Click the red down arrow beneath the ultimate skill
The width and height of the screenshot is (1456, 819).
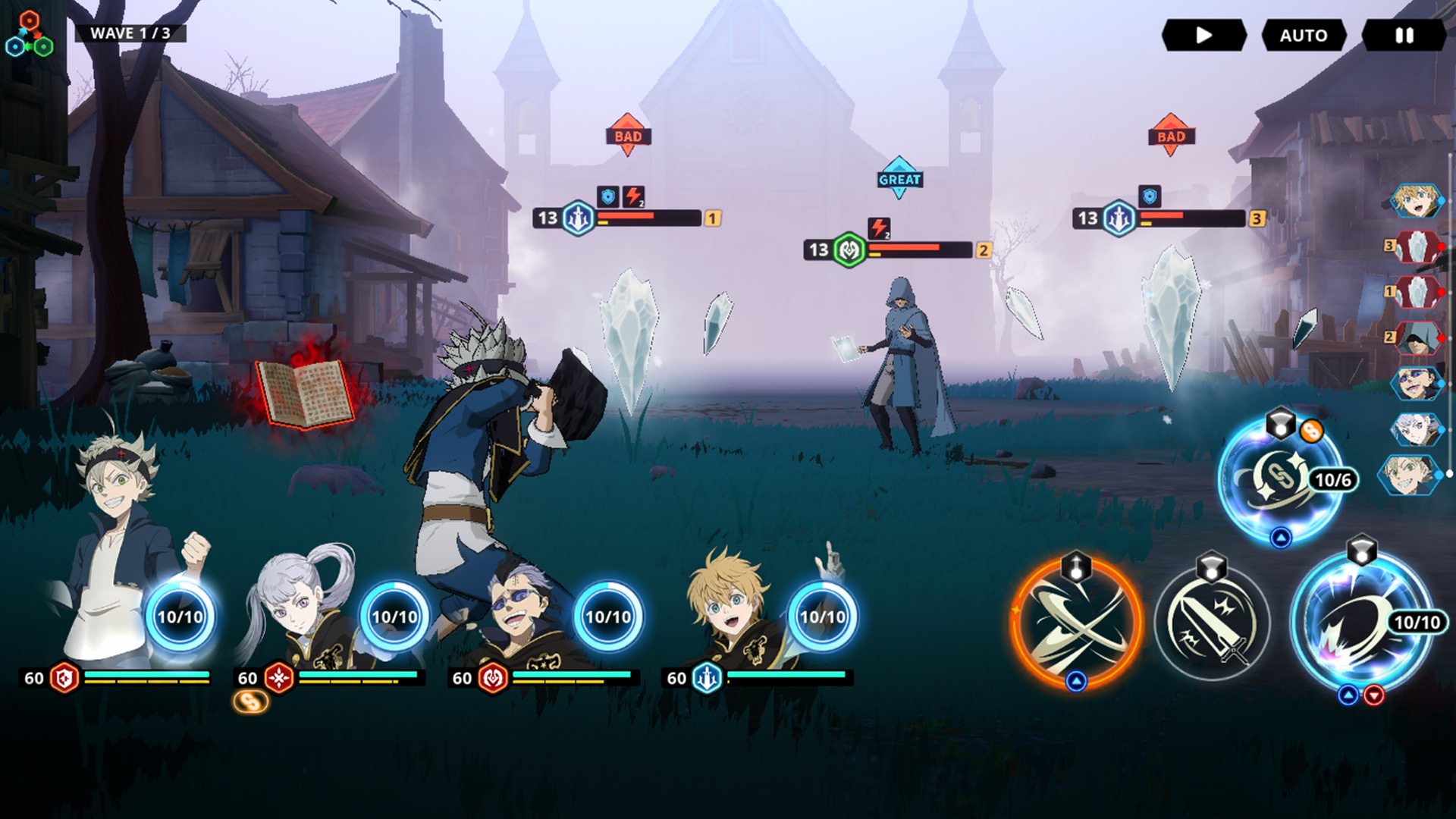point(1375,695)
